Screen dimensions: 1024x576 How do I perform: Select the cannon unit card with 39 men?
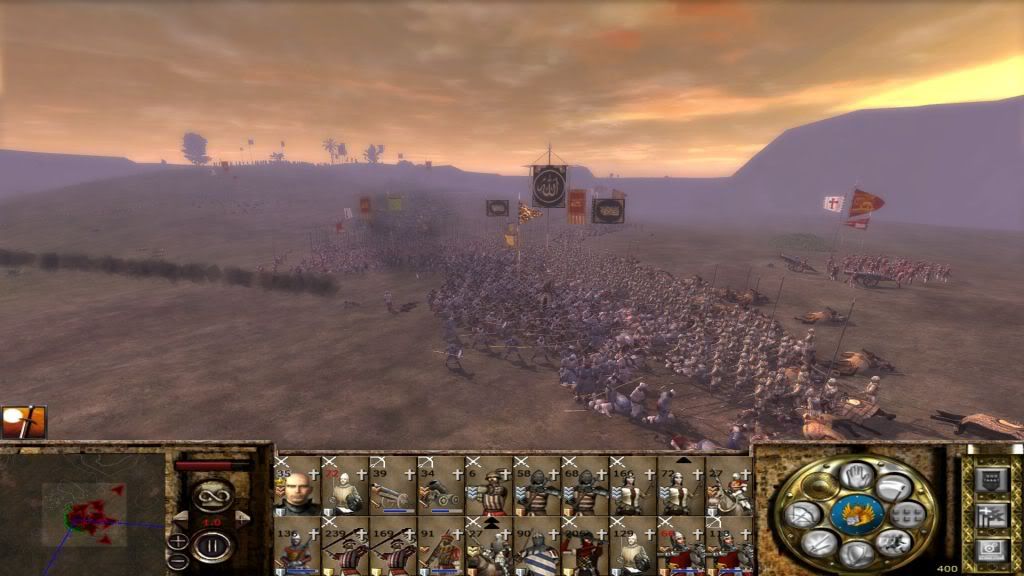[x=392, y=487]
